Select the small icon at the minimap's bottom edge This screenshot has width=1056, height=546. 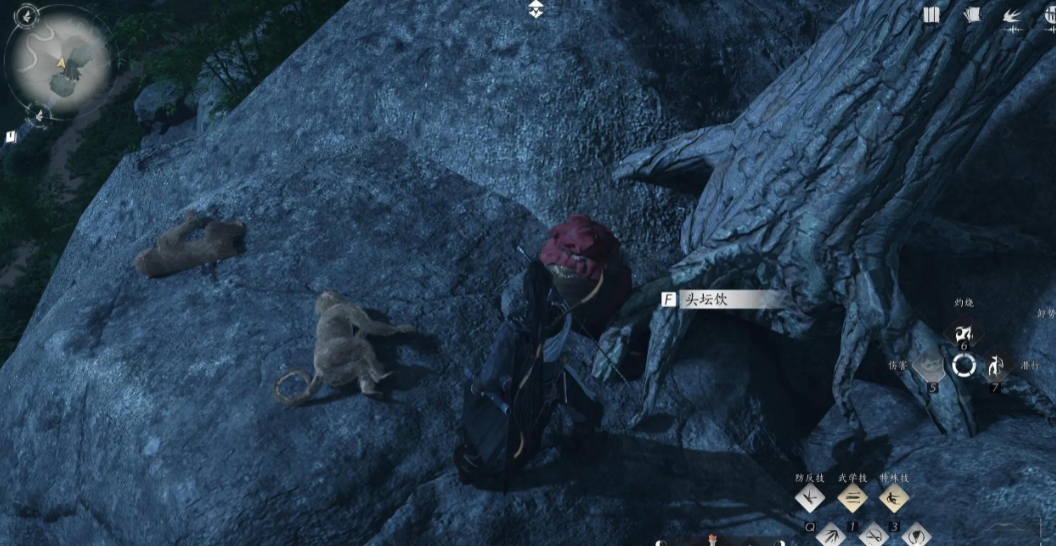pos(38,113)
